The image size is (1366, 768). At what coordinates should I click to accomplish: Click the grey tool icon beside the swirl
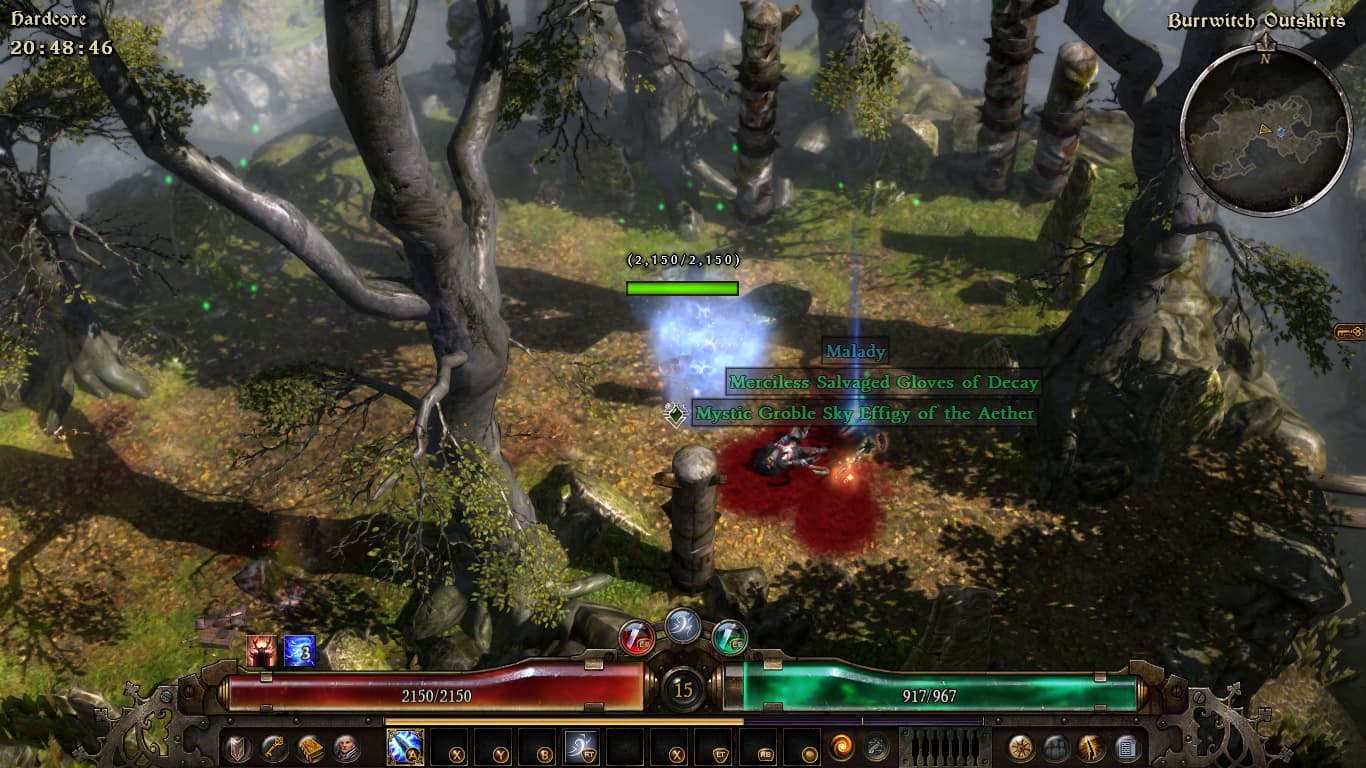tap(877, 747)
